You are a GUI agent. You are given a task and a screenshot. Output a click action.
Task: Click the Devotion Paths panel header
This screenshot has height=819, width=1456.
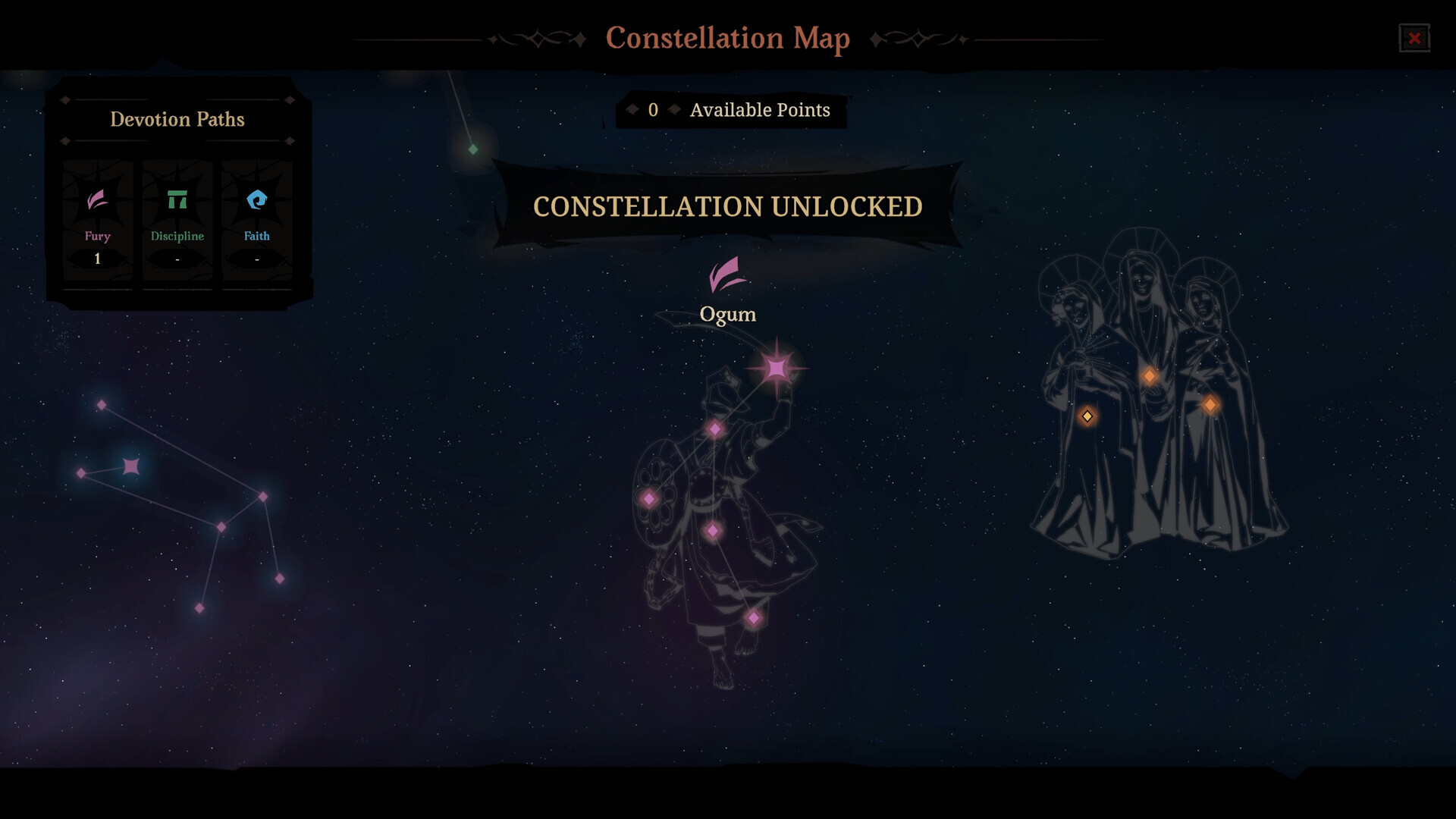[177, 119]
